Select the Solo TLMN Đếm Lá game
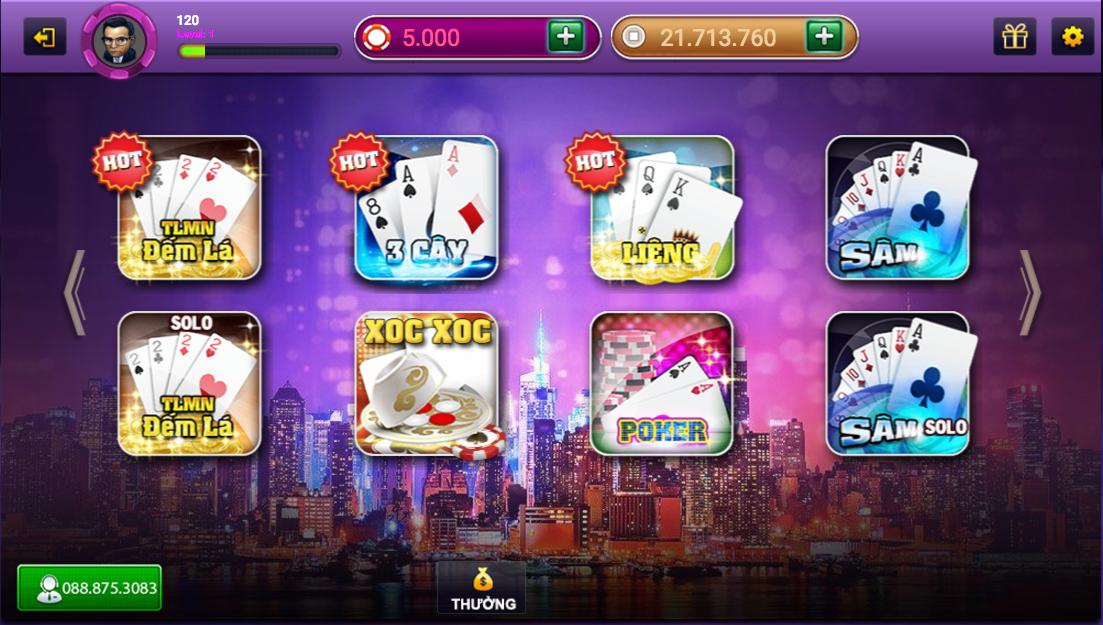The image size is (1103, 625). pos(189,384)
